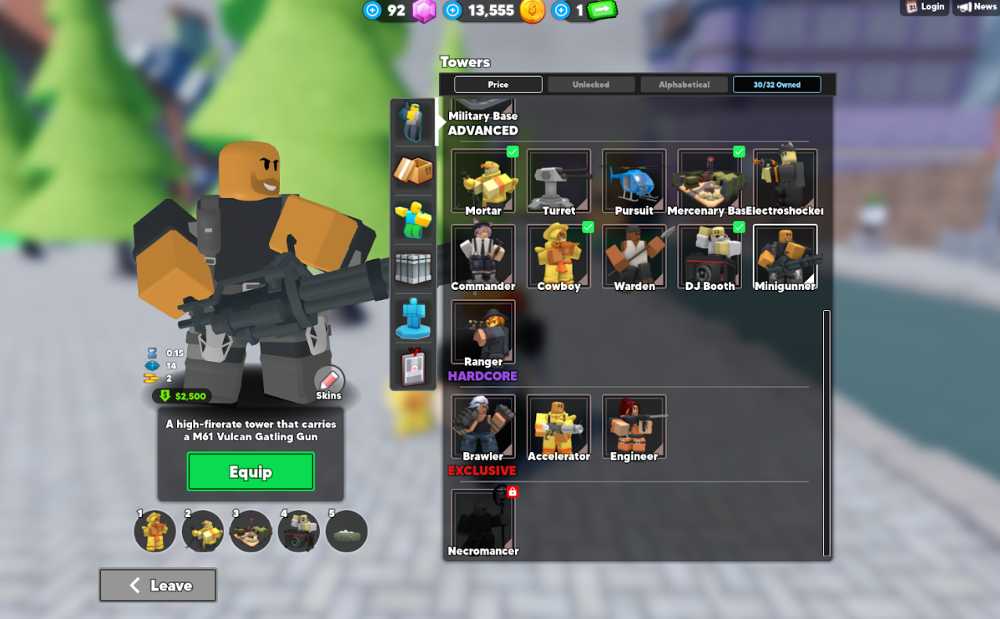Image resolution: width=1000 pixels, height=619 pixels.
Task: Open the News panel
Action: [x=977, y=7]
